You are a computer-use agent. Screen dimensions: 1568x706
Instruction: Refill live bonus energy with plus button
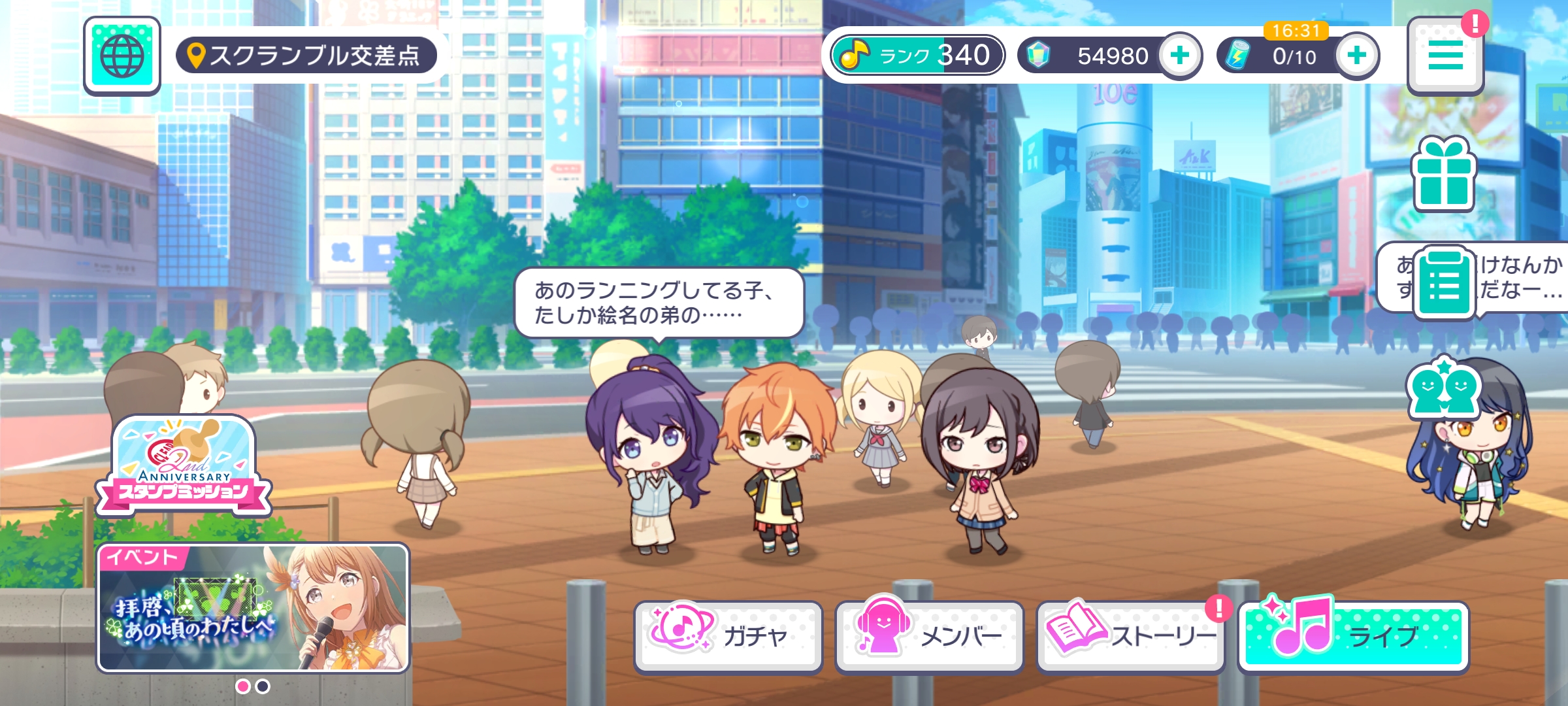click(1356, 56)
